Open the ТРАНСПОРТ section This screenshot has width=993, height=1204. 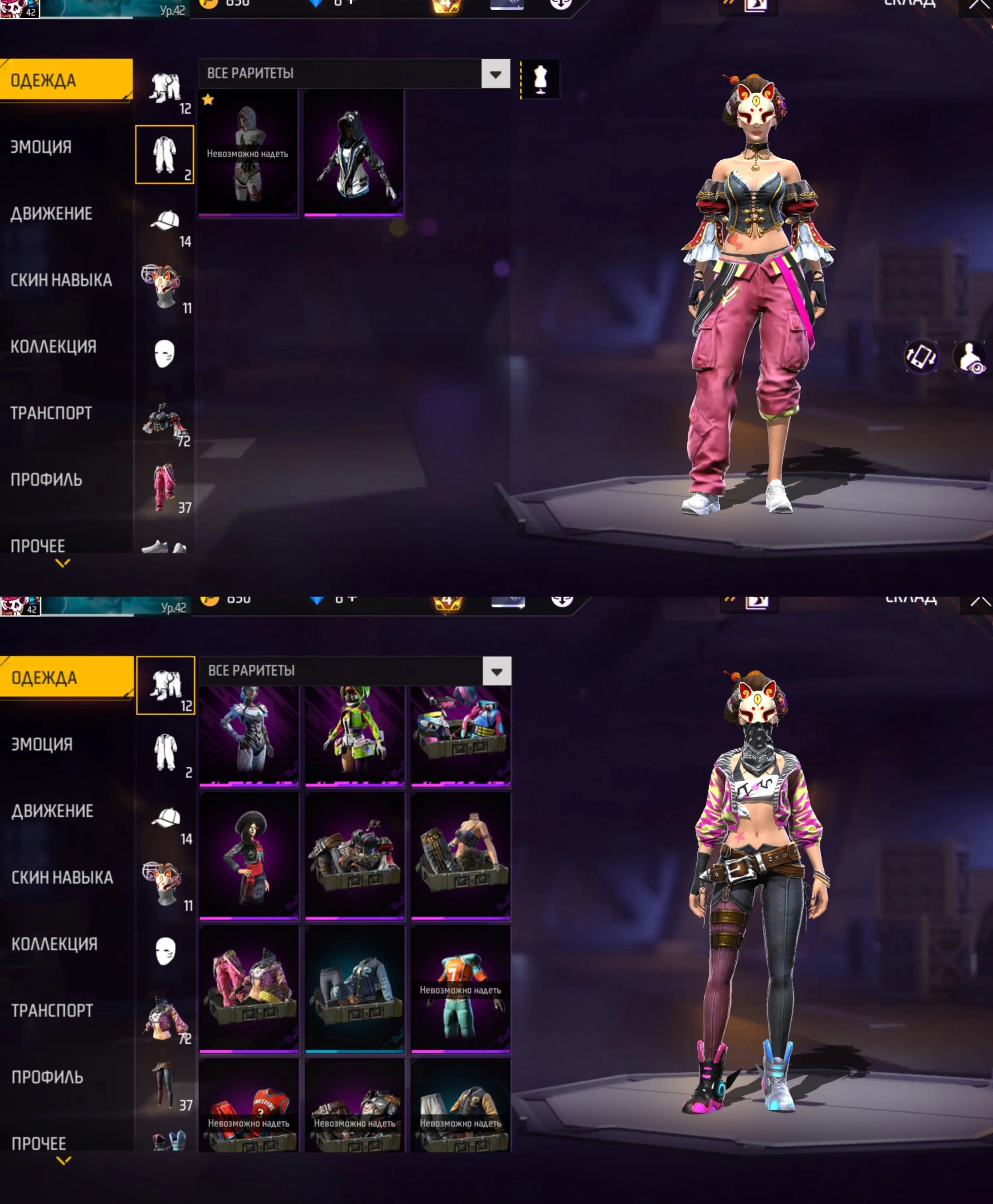50,413
